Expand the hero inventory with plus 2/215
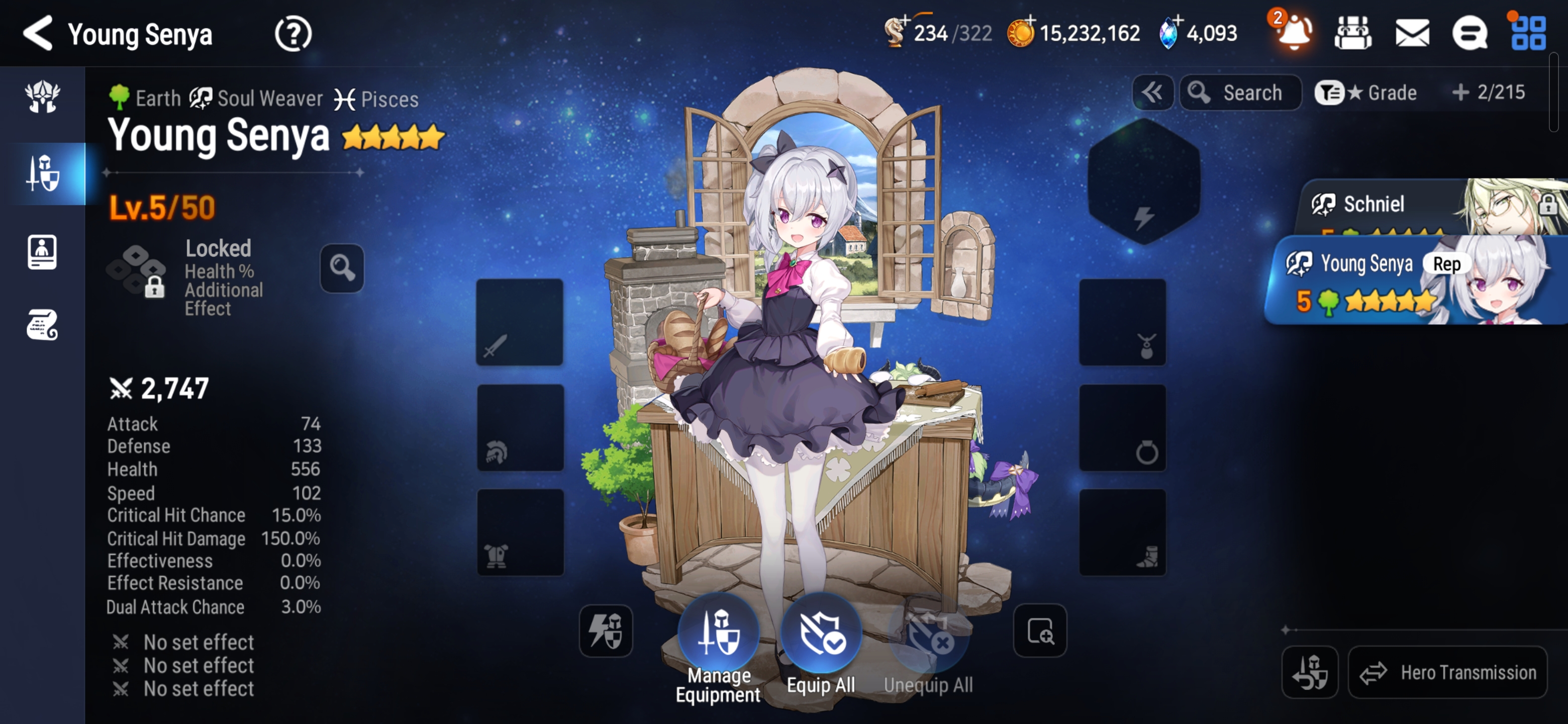Image resolution: width=1568 pixels, height=724 pixels. pyautogui.click(x=1488, y=93)
